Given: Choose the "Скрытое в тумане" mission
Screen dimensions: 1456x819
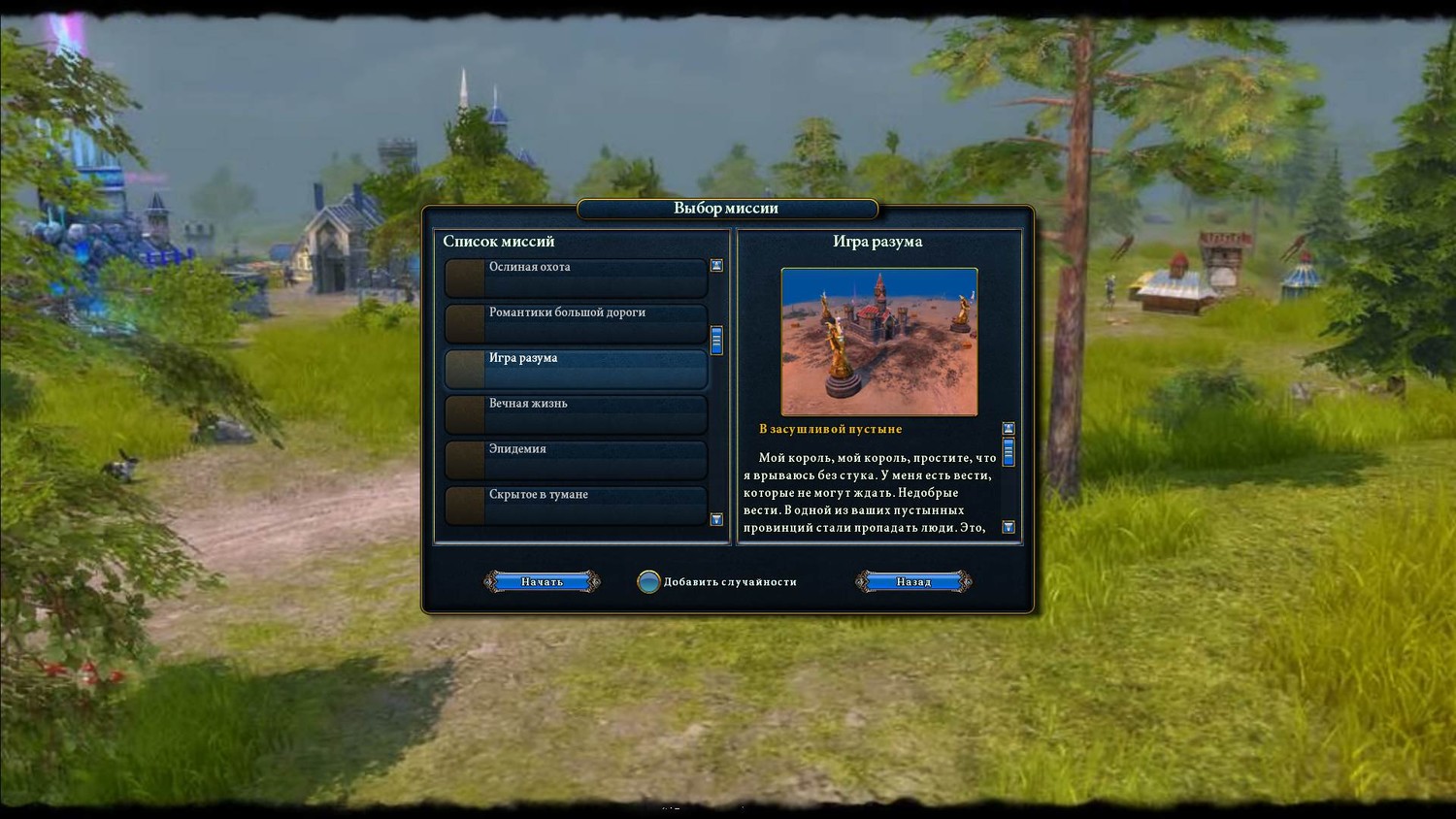Looking at the screenshot, I should pos(577,506).
